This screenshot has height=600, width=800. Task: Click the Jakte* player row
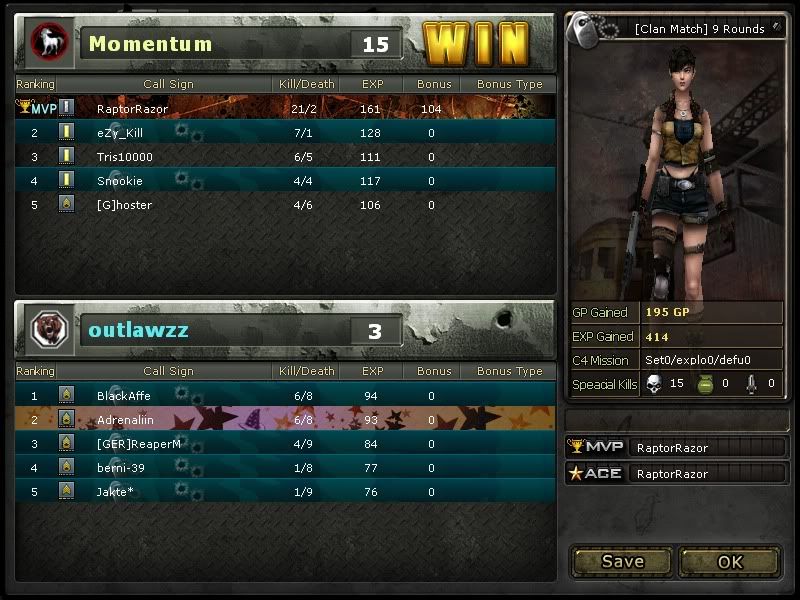285,491
